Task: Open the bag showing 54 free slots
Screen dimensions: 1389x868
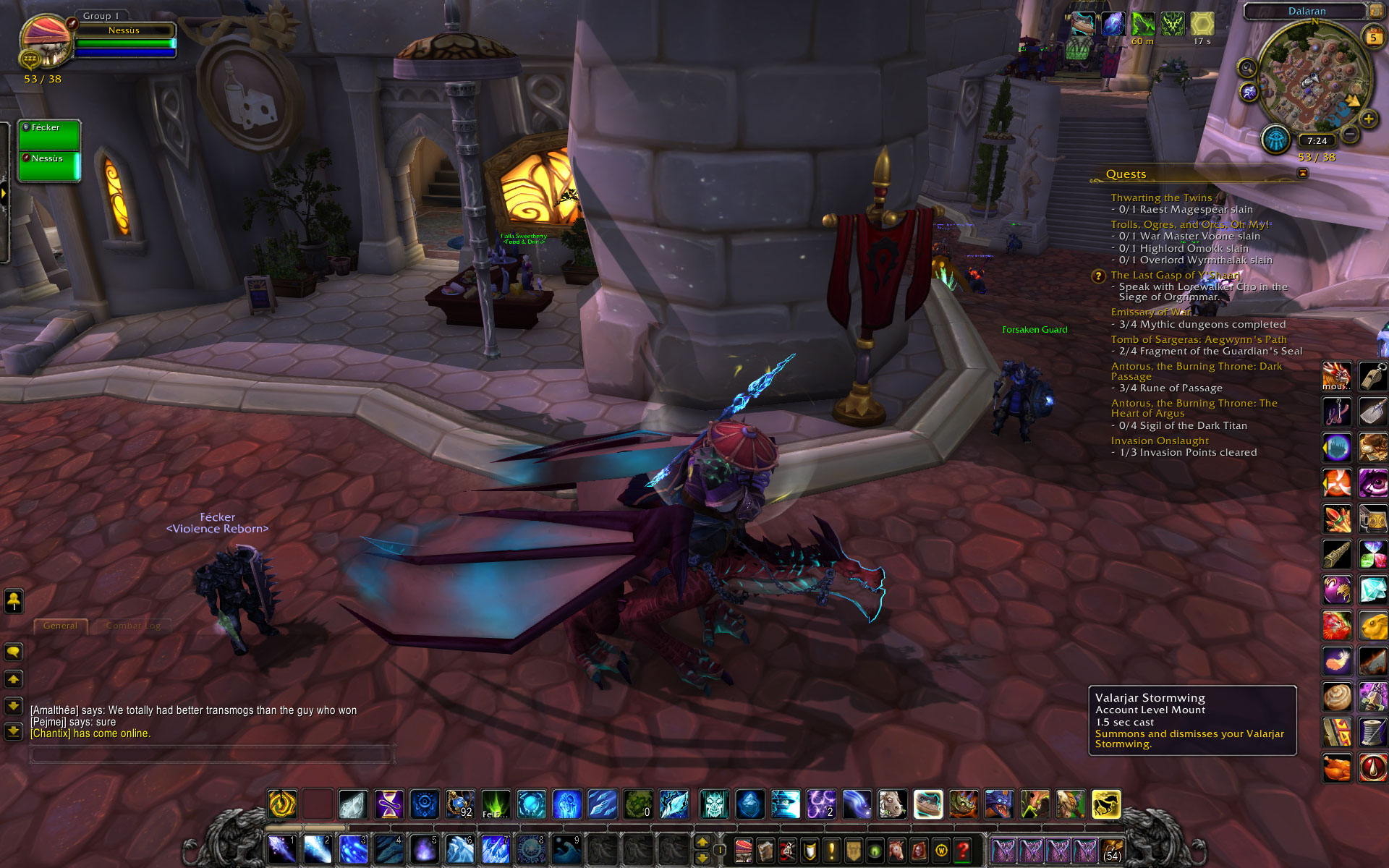Action: (1112, 851)
